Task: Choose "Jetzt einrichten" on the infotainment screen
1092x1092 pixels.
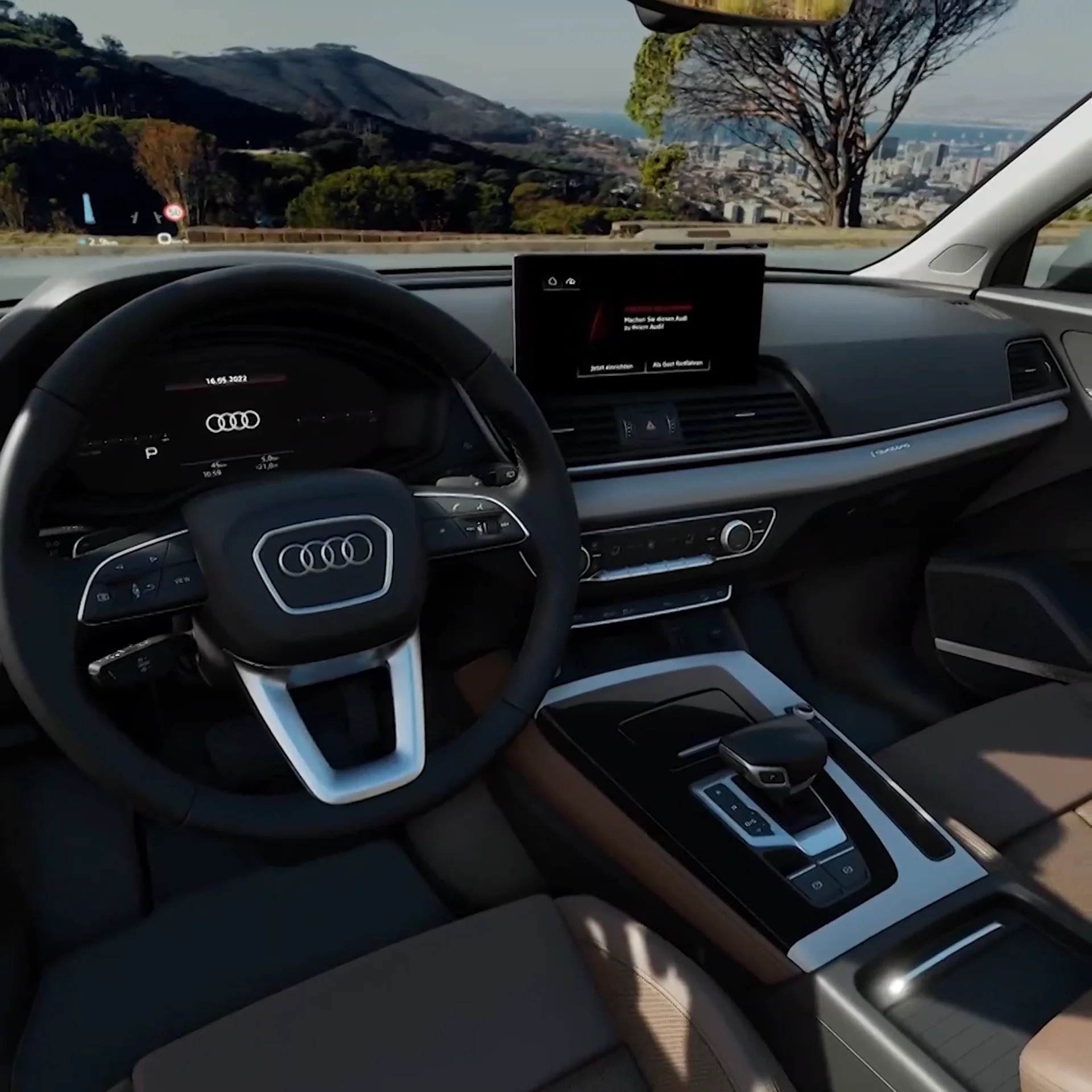Action: pos(611,367)
